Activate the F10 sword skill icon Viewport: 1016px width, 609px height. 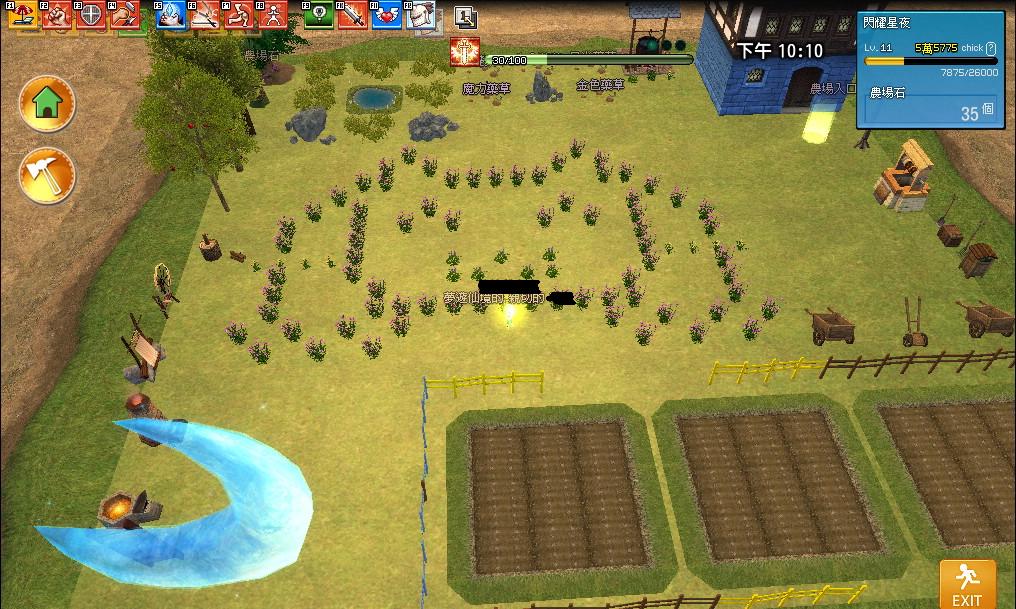(x=352, y=14)
